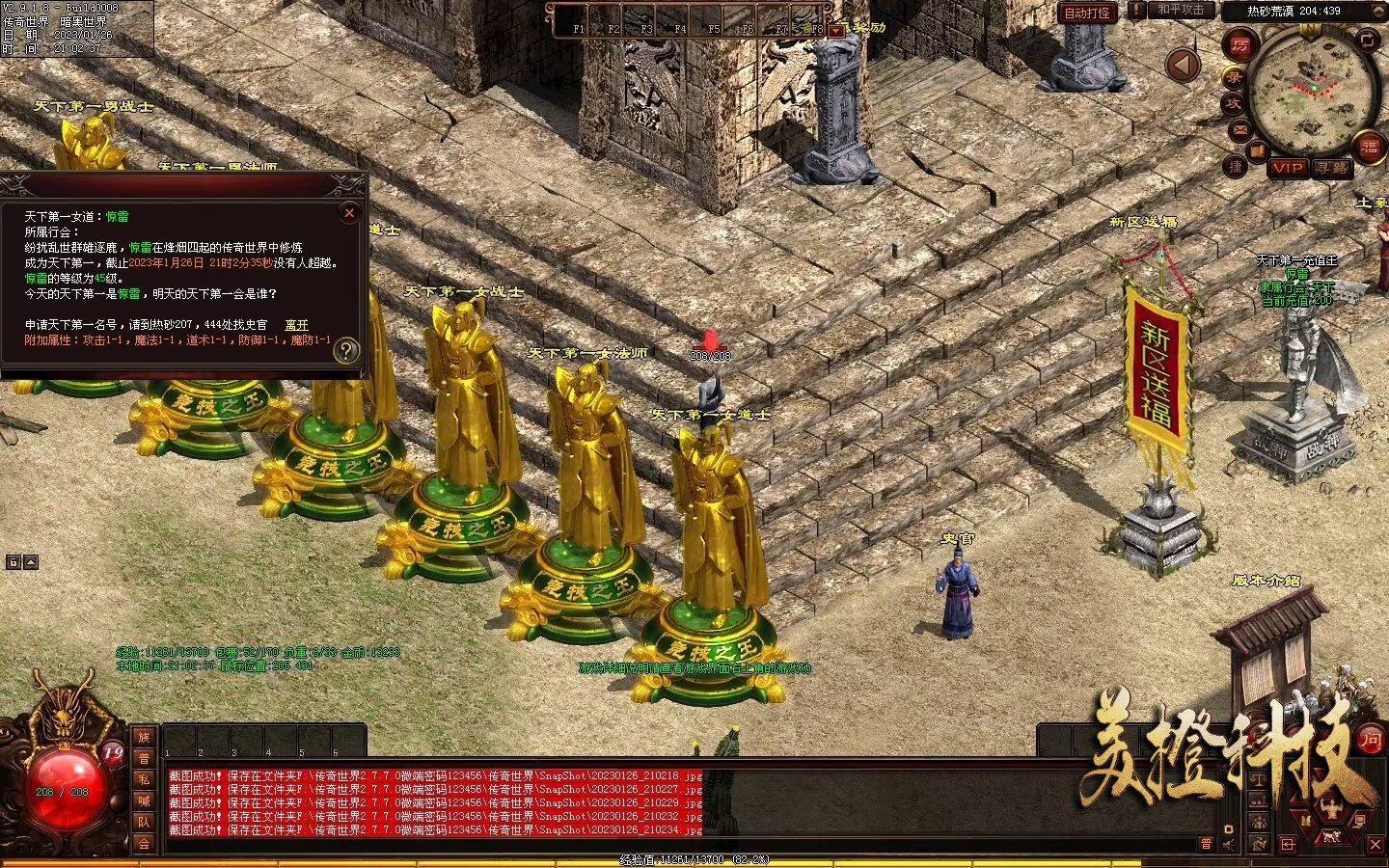This screenshot has width=1389, height=868.
Task: Toggle 自动打怪 auto-fight button
Action: [1087, 13]
